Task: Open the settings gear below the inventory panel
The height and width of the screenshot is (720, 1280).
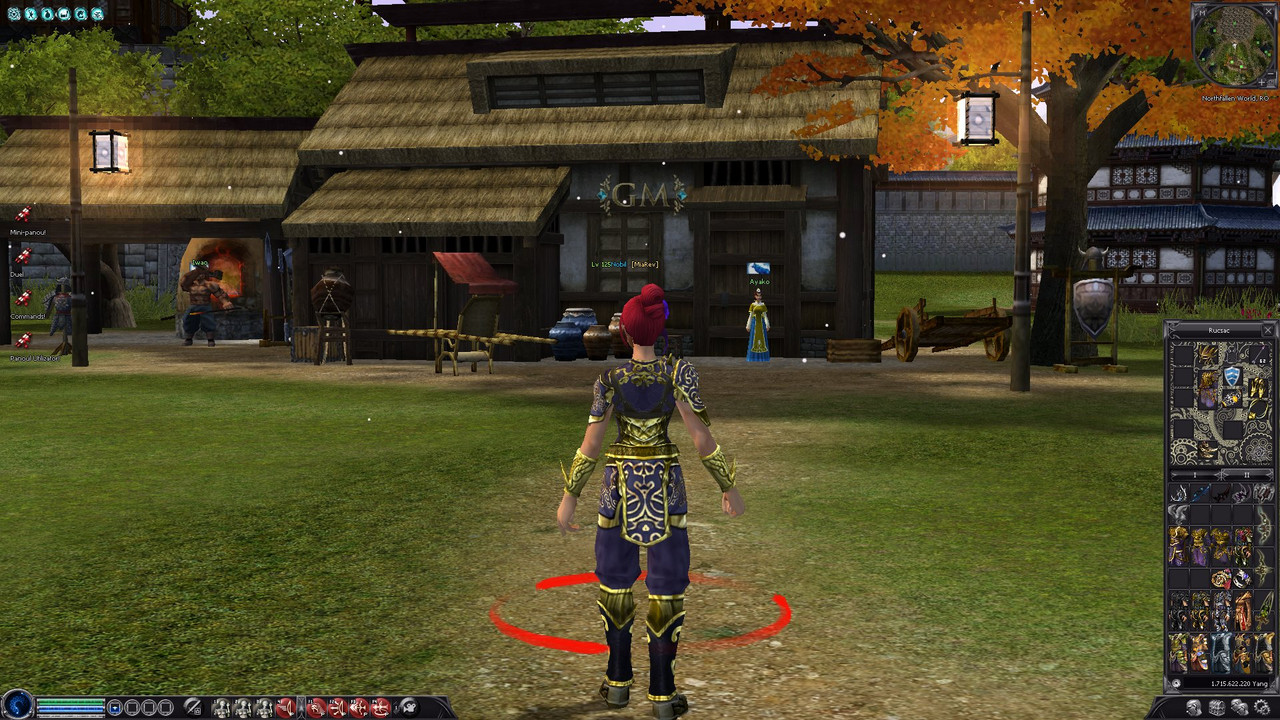Action: pos(1261,707)
